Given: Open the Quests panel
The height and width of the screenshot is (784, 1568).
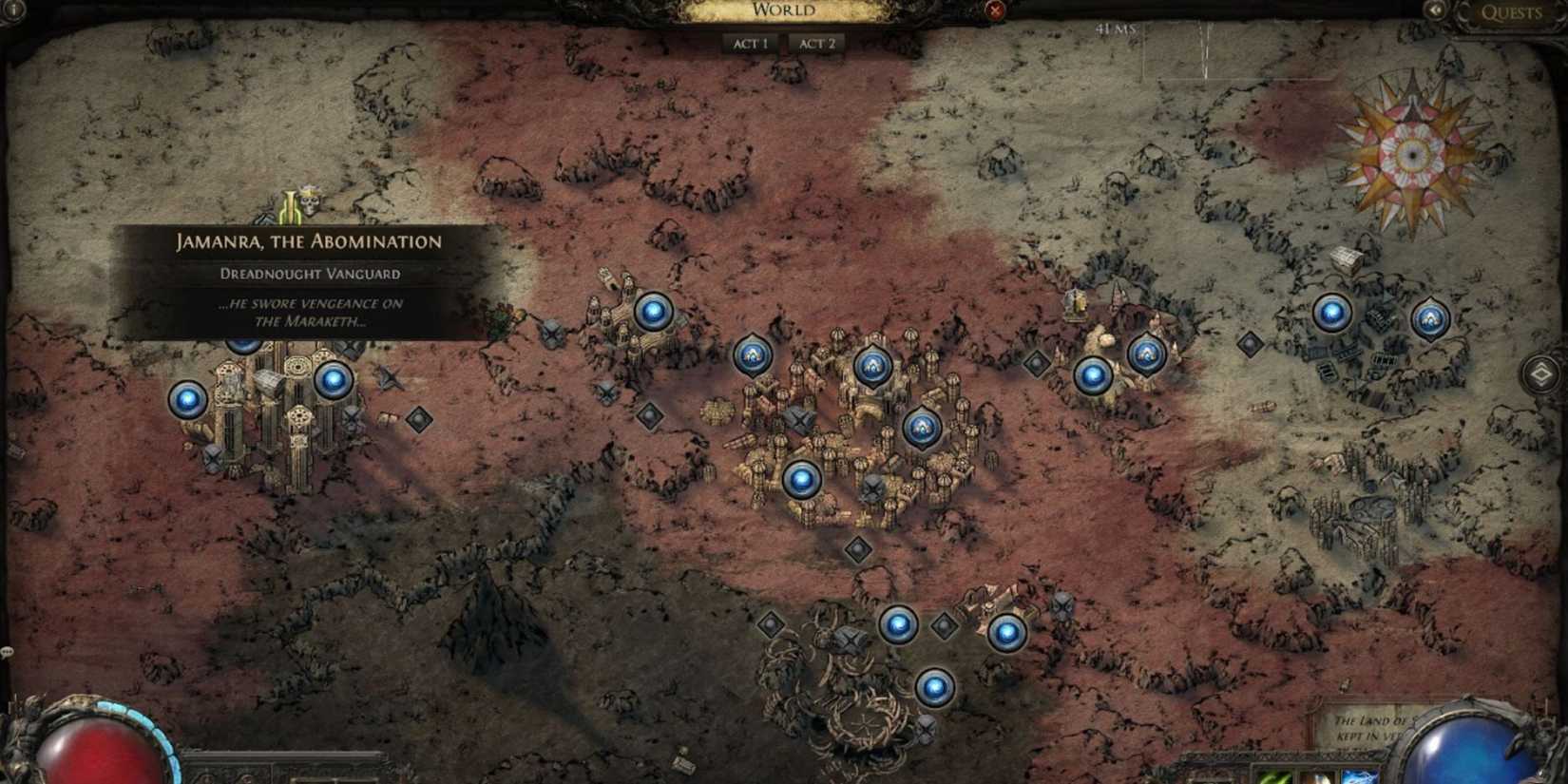Looking at the screenshot, I should pyautogui.click(x=1511, y=11).
